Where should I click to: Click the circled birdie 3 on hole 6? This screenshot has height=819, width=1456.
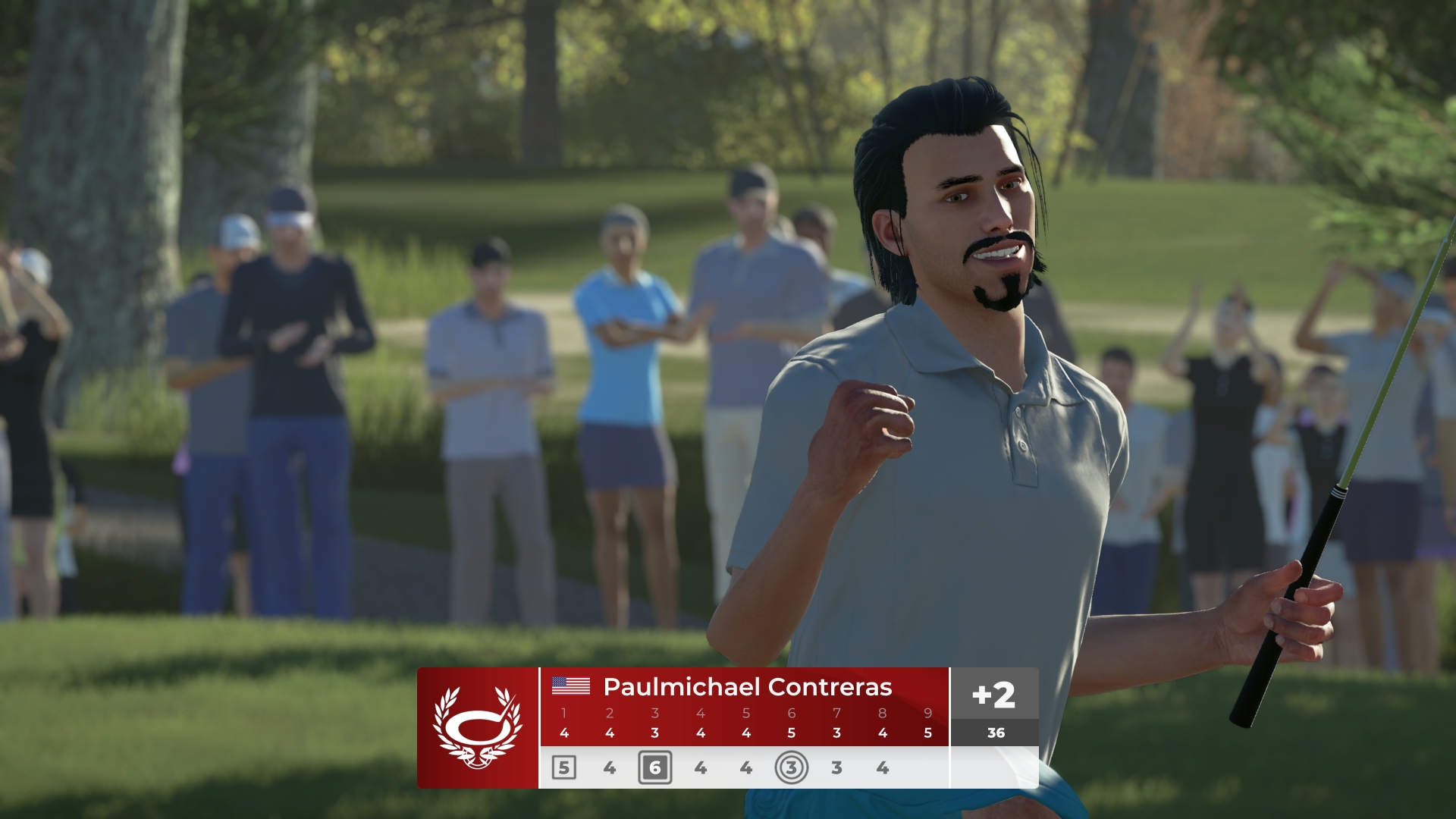tap(791, 767)
